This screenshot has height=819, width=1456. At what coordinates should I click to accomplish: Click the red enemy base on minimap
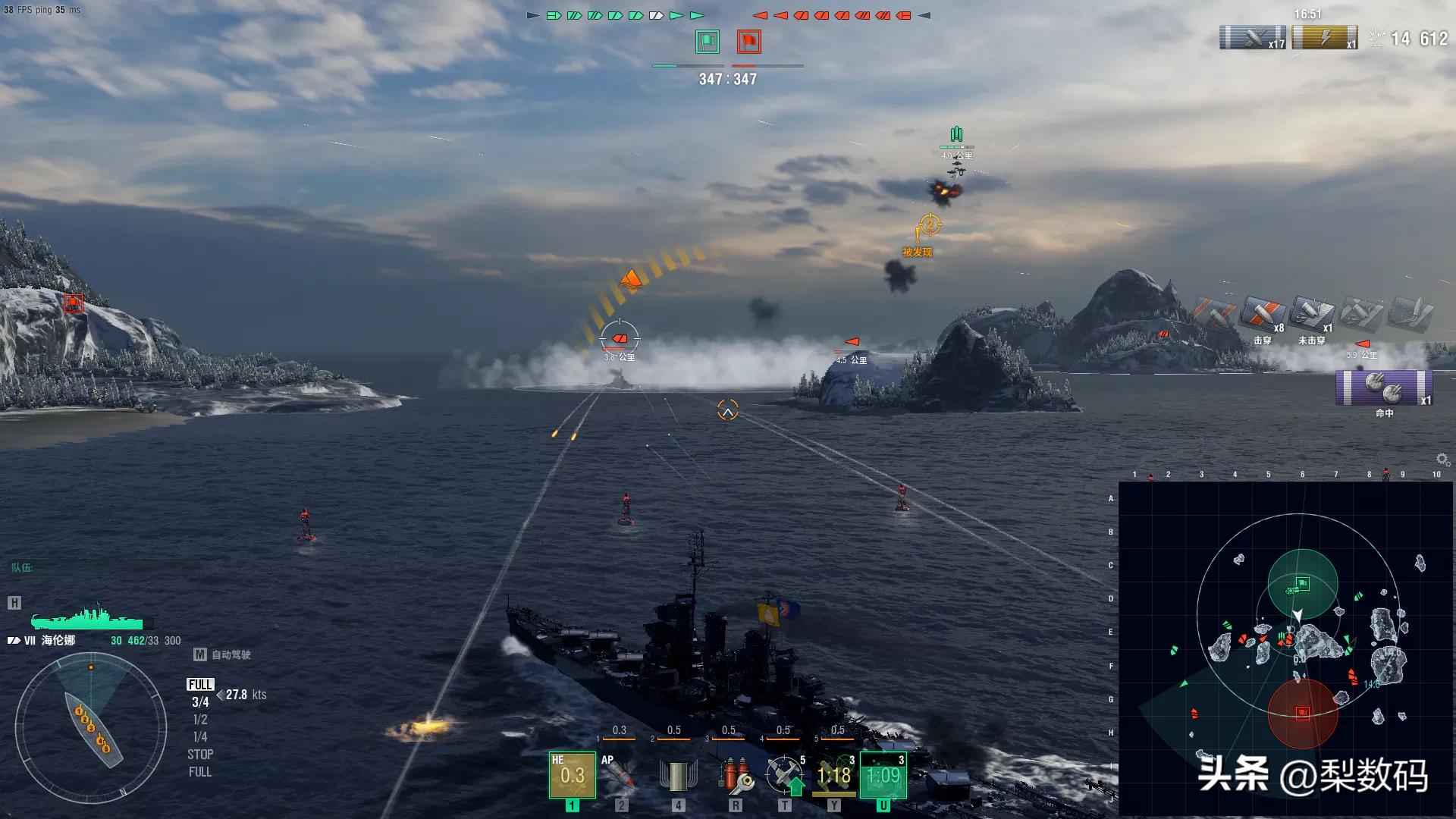point(1302,713)
